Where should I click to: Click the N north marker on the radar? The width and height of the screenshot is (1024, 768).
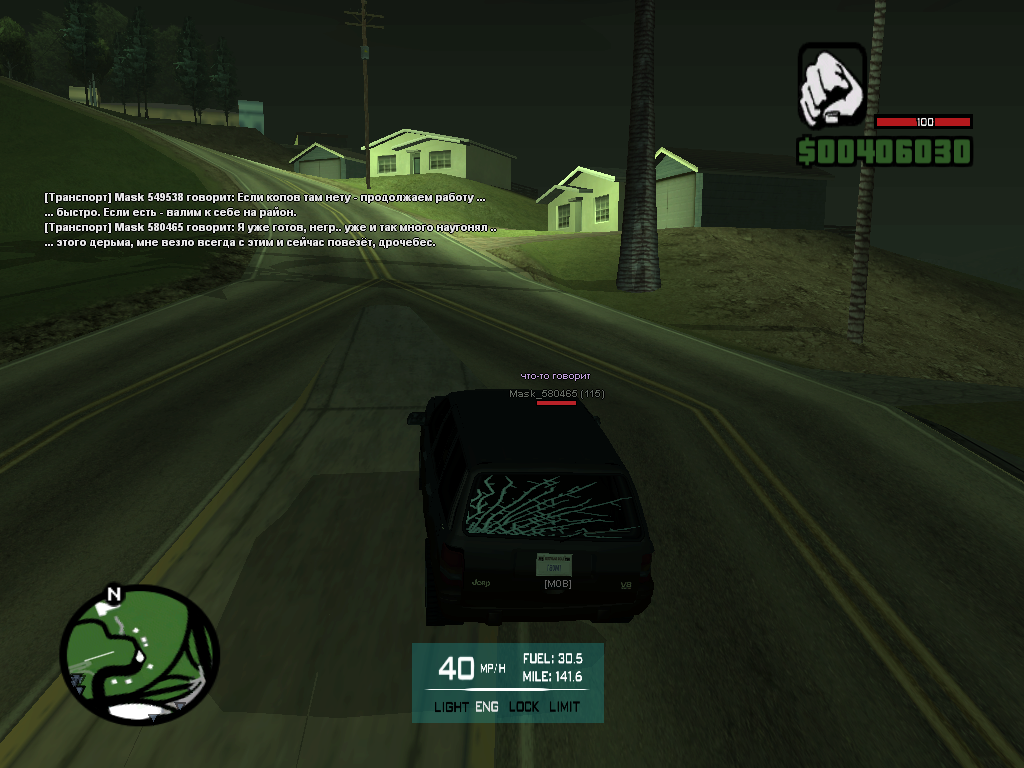[x=113, y=595]
